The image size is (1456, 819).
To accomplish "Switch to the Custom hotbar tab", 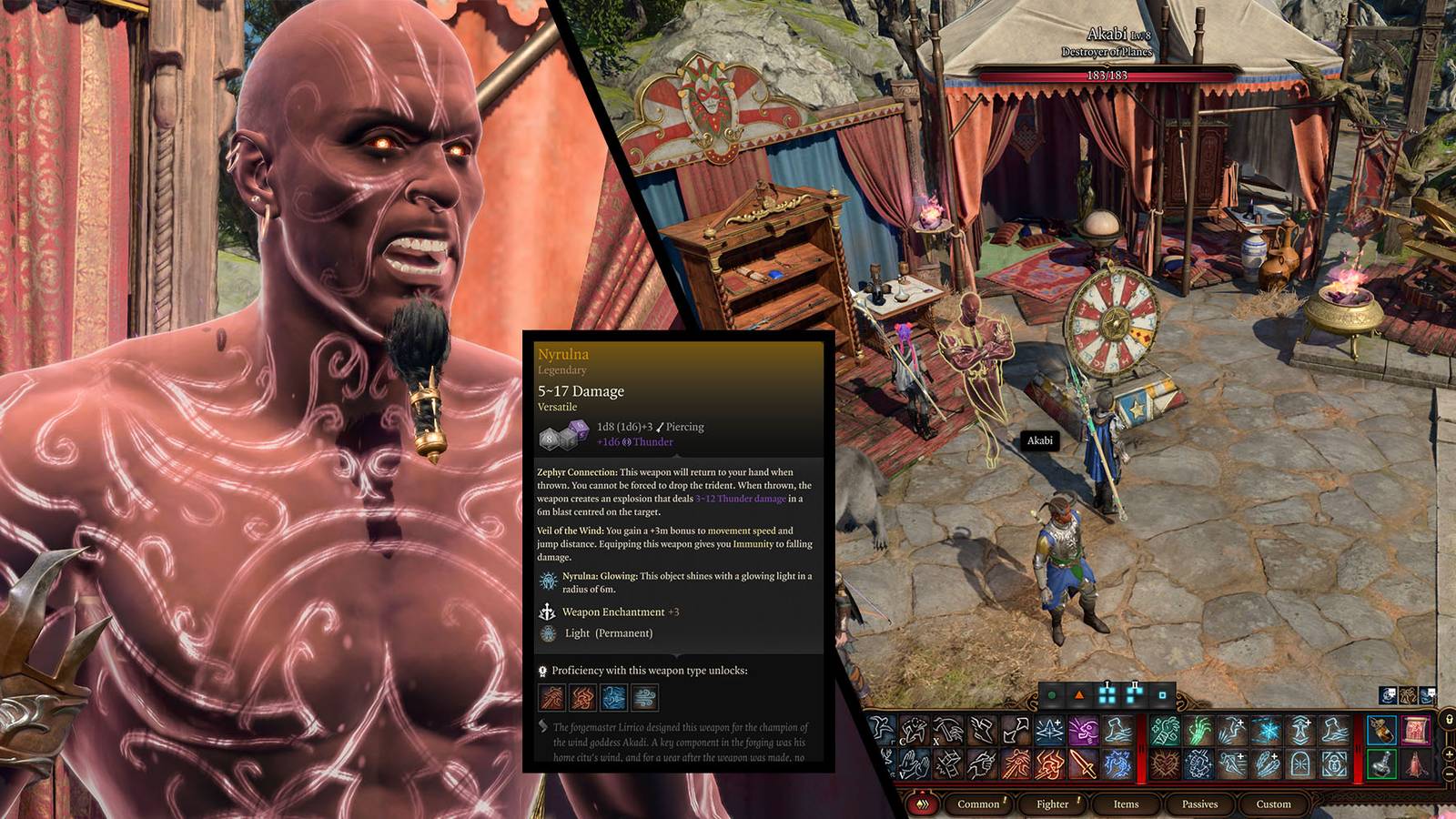I will 1273,804.
